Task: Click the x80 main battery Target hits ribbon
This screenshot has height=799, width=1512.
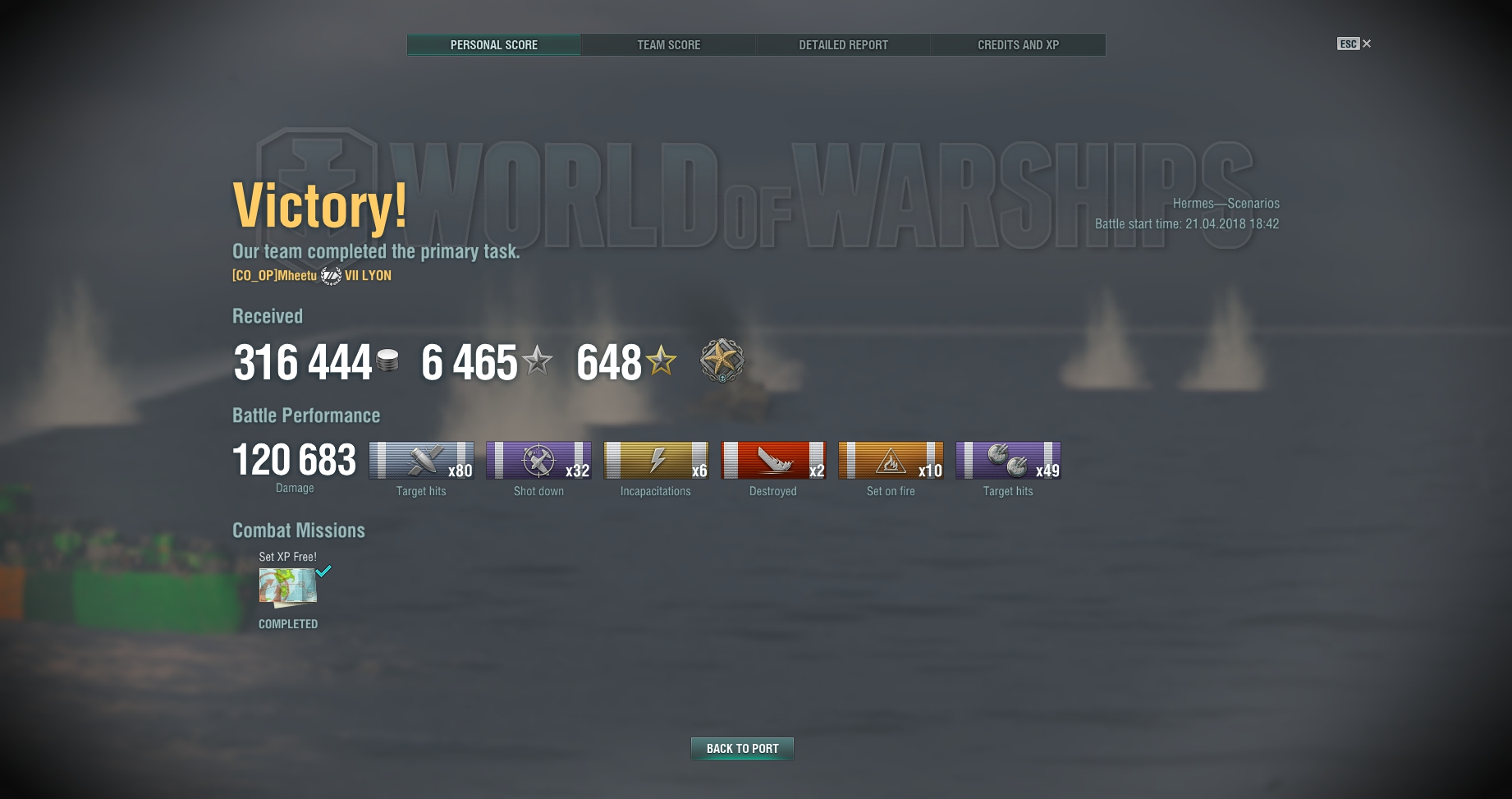Action: click(x=421, y=460)
